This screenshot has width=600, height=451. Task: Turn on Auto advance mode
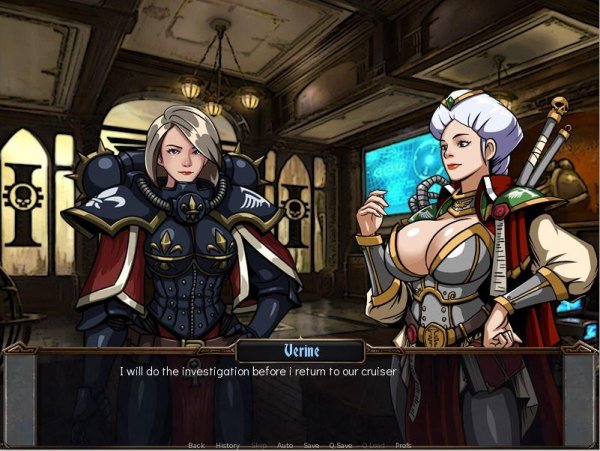point(285,445)
